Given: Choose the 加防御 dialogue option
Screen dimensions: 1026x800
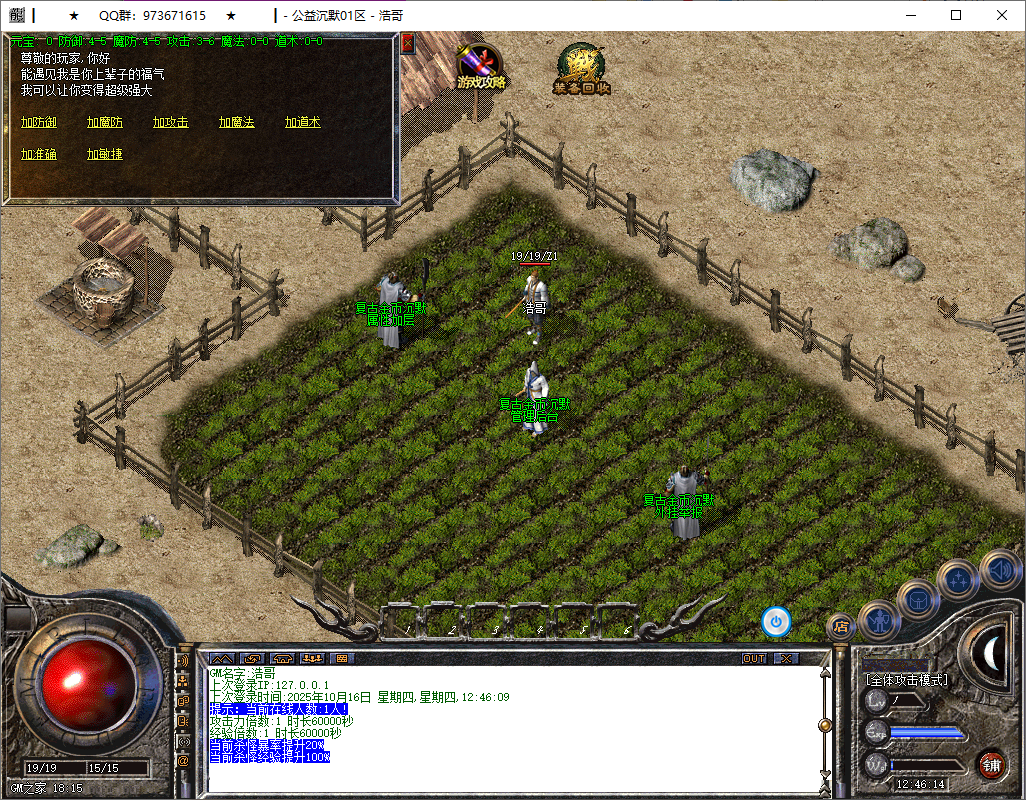Looking at the screenshot, I should pos(39,122).
